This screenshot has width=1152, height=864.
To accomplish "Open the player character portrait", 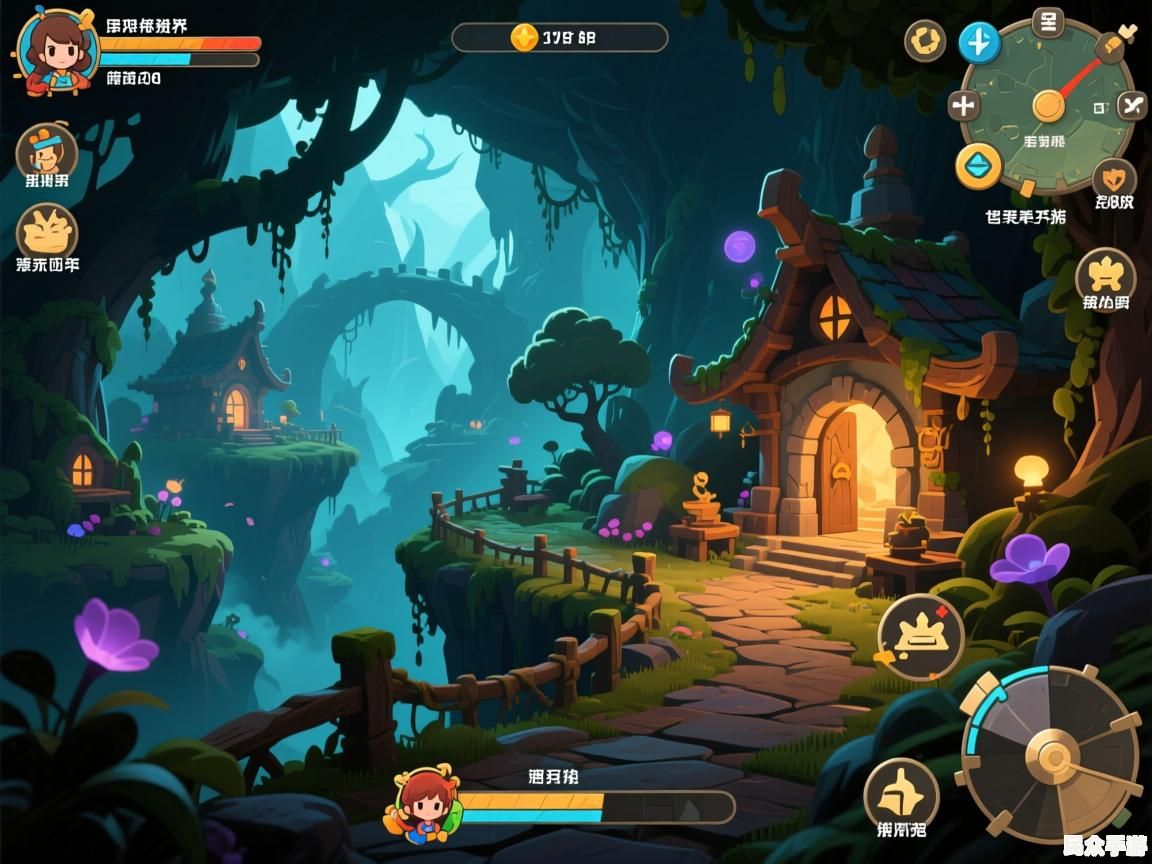I will tap(56, 52).
